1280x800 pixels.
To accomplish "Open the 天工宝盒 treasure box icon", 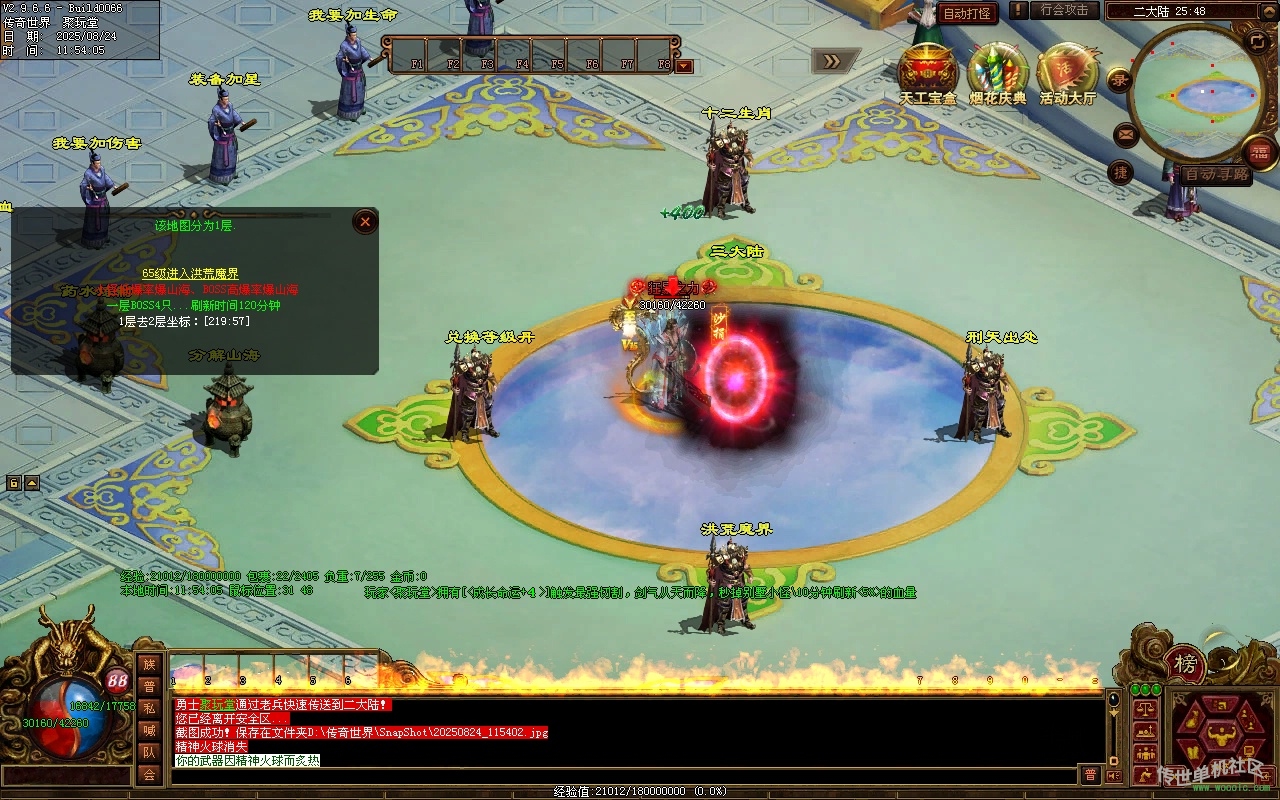I will point(927,73).
